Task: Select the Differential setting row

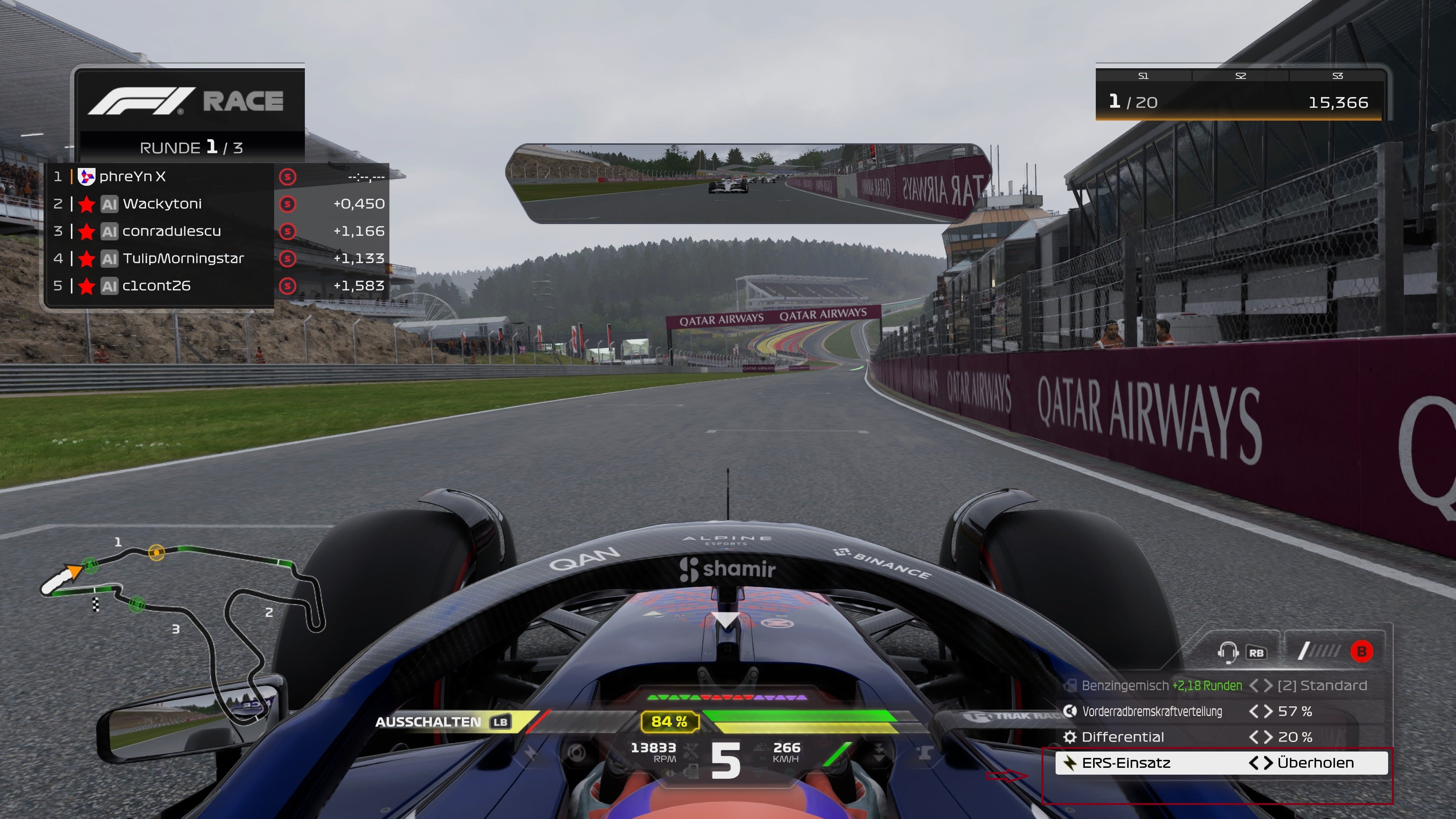Action: (1221, 737)
